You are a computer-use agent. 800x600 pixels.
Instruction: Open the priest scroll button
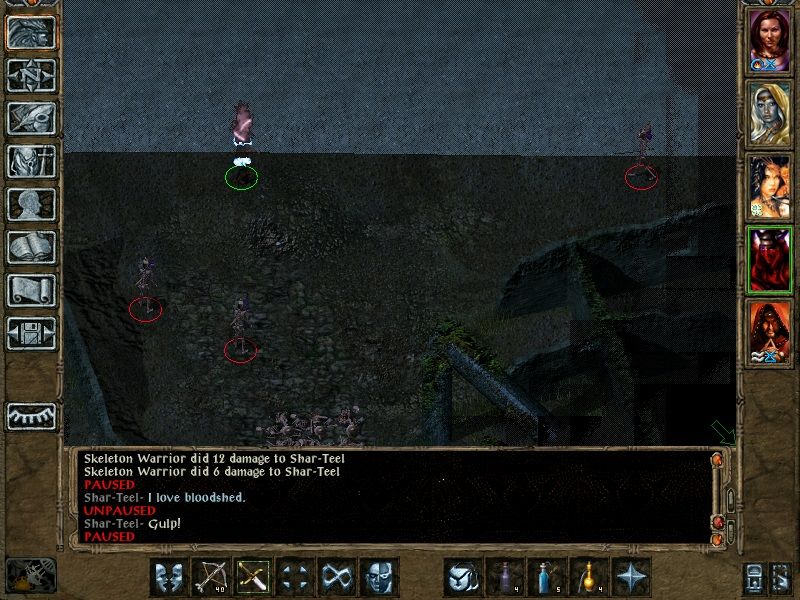(x=31, y=290)
